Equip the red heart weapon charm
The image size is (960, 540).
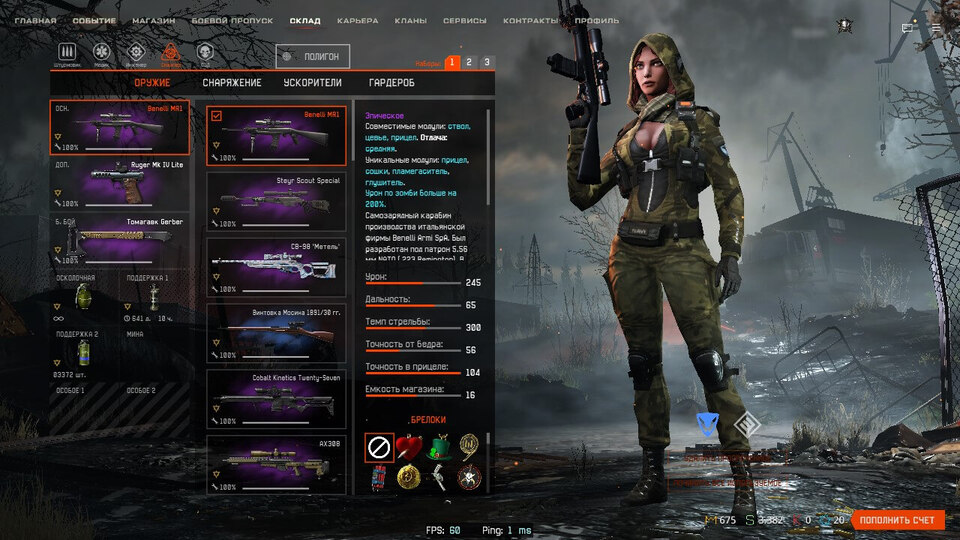point(407,447)
